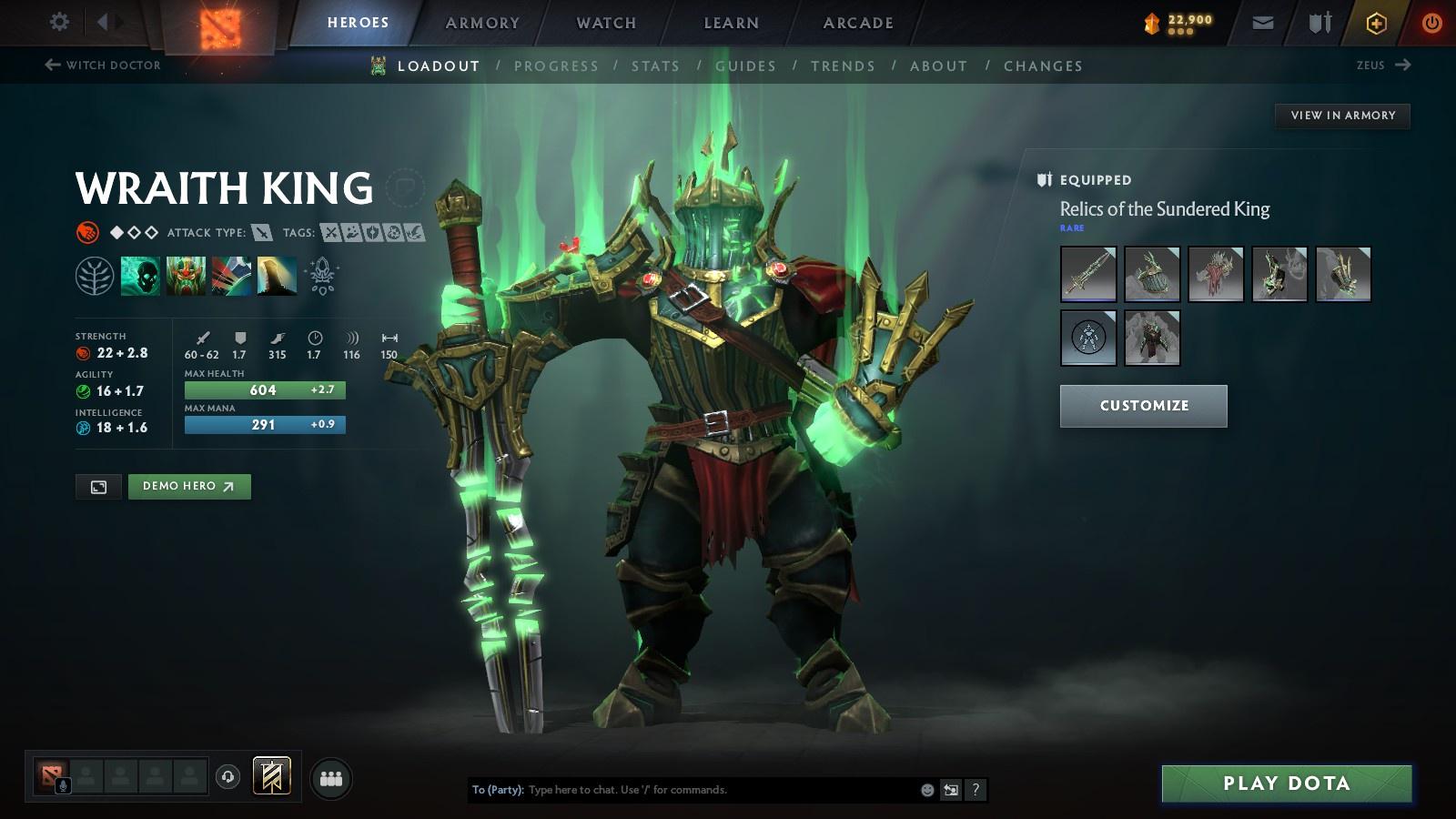Click the CUSTOMIZE button

(1143, 406)
